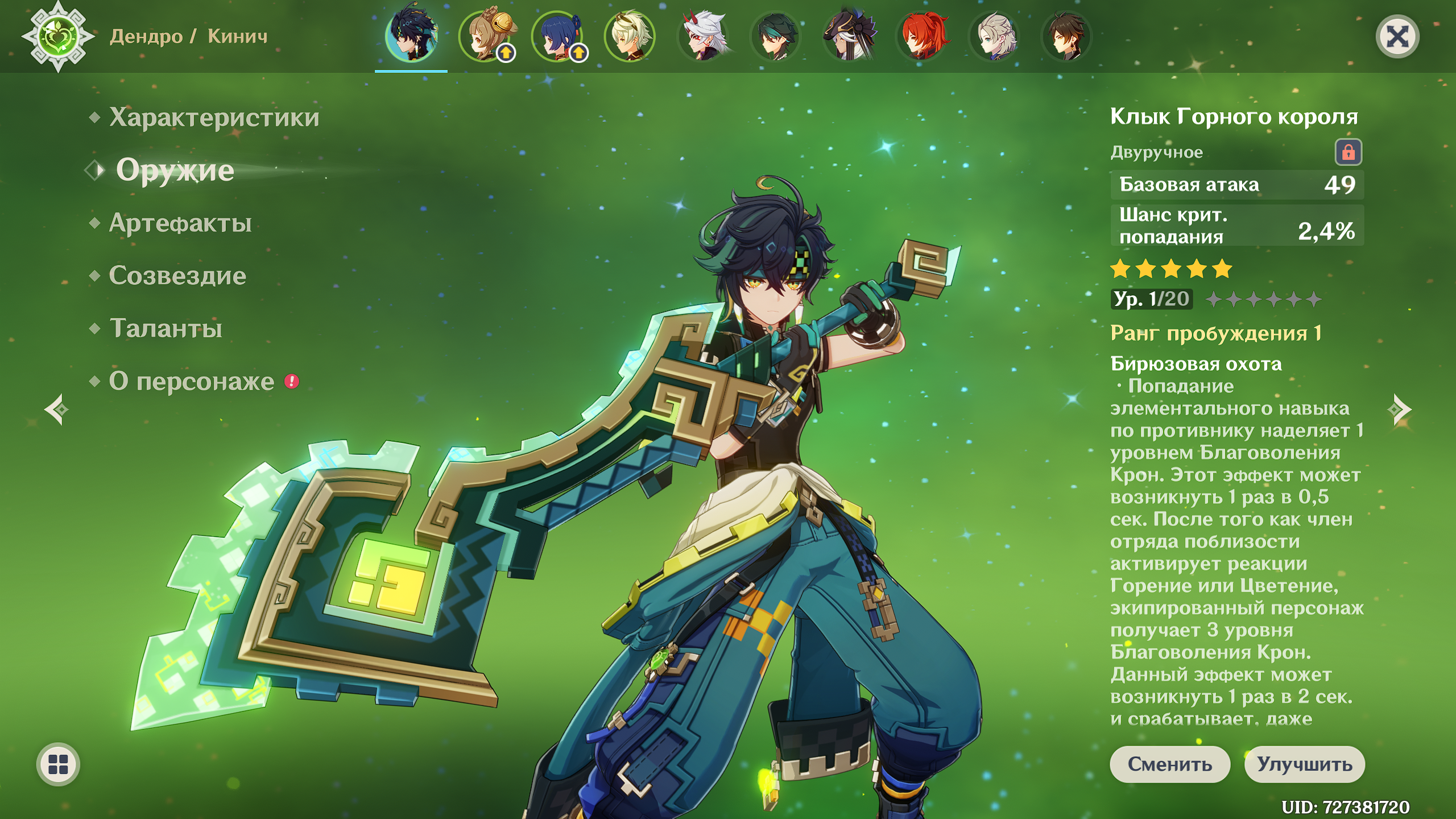Pick the brown-haired portrait with bell ornament
1456x819 pixels.
point(485,36)
